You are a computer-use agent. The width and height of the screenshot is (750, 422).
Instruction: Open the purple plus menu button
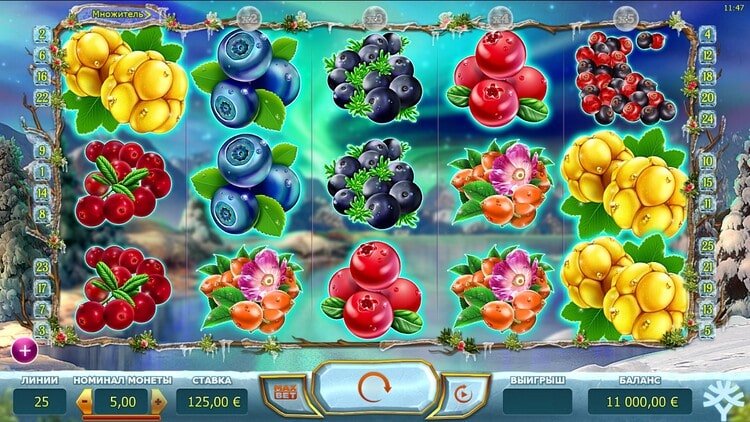pos(23,349)
